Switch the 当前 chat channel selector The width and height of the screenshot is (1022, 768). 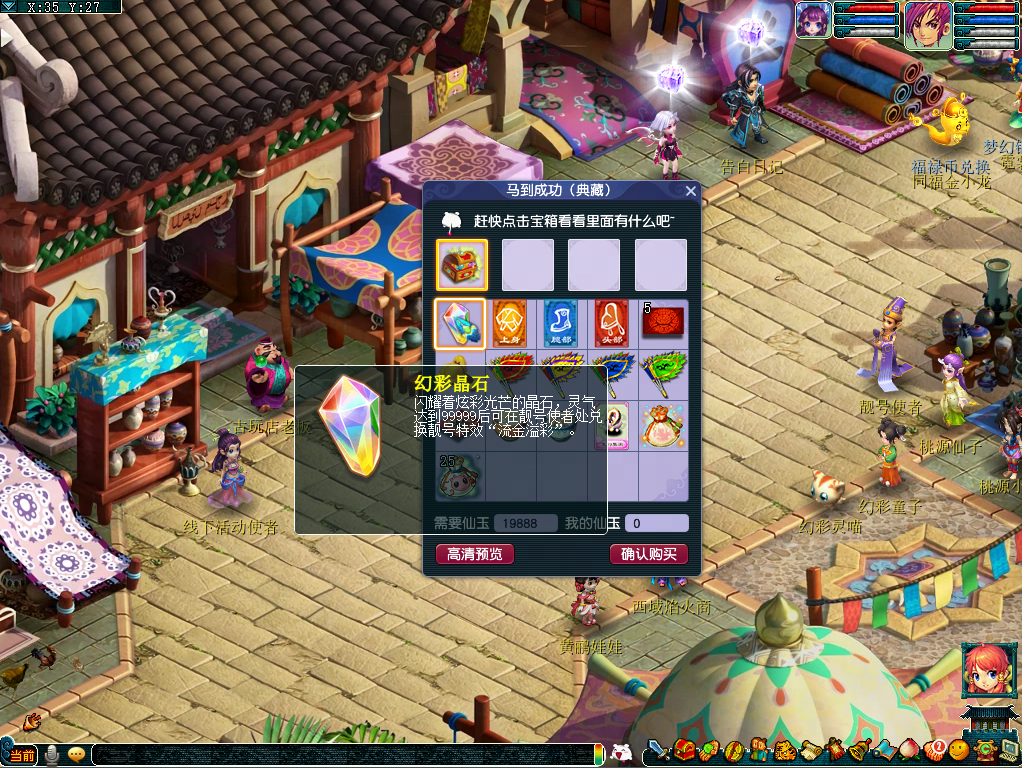coord(20,754)
